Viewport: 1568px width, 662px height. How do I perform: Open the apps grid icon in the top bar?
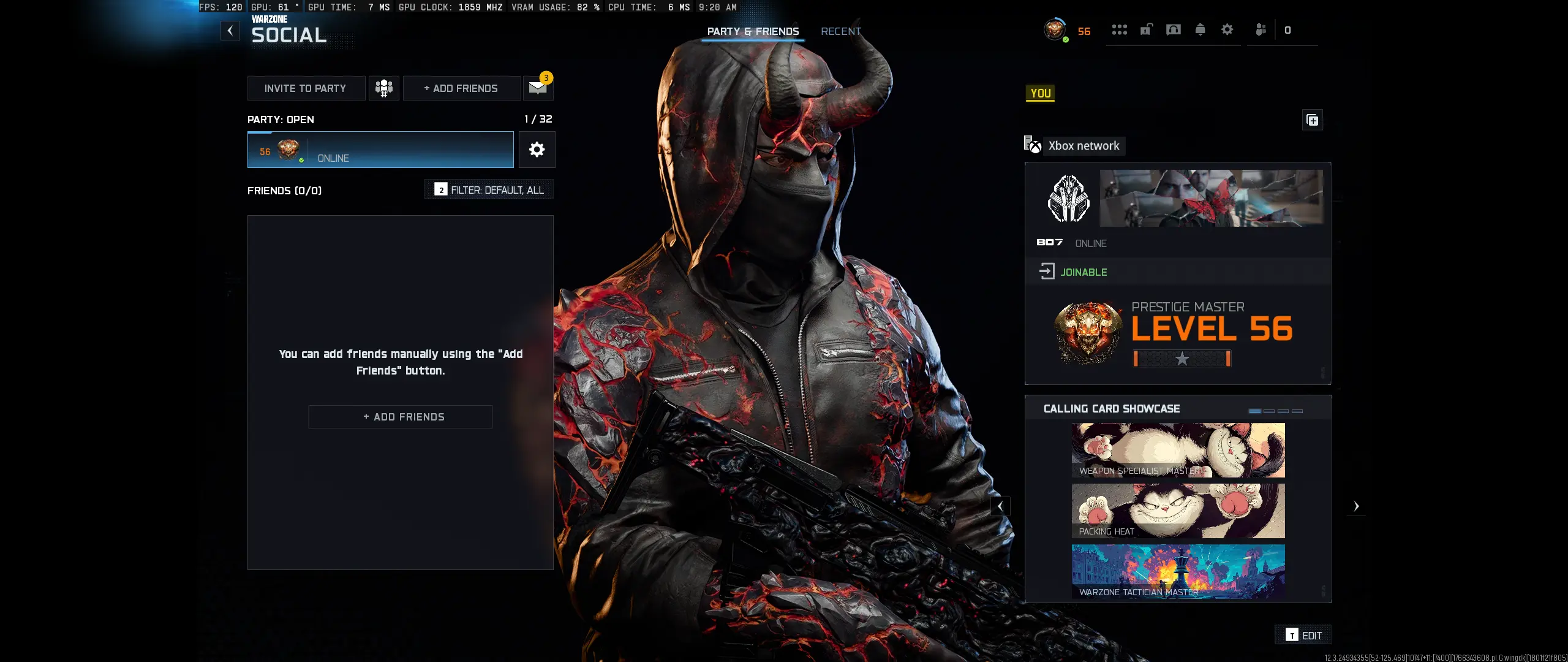click(1119, 29)
